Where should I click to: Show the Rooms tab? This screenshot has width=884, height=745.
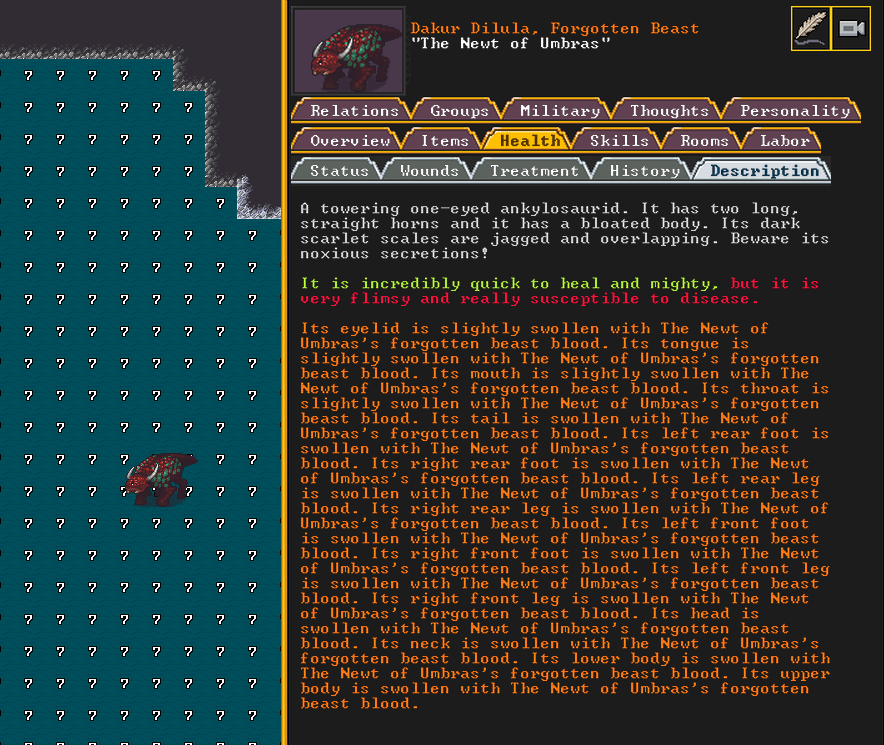click(x=704, y=141)
